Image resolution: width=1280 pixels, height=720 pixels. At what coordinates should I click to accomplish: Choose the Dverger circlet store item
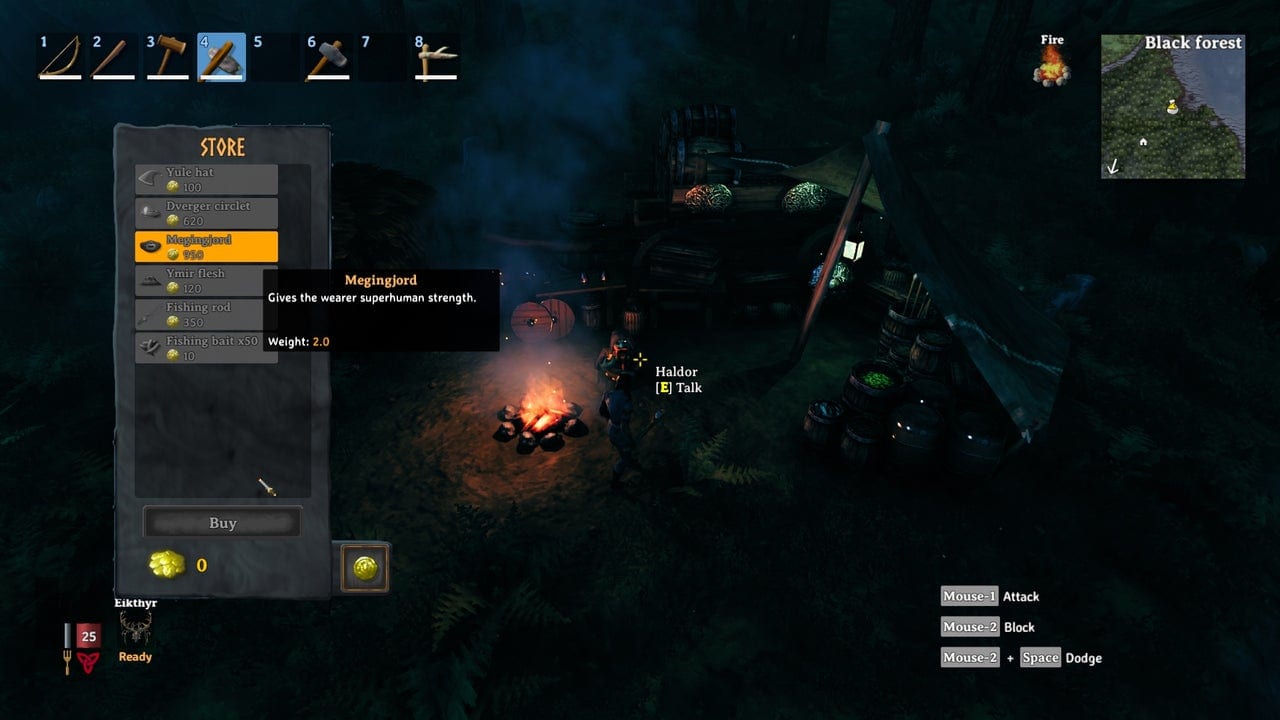[206, 213]
